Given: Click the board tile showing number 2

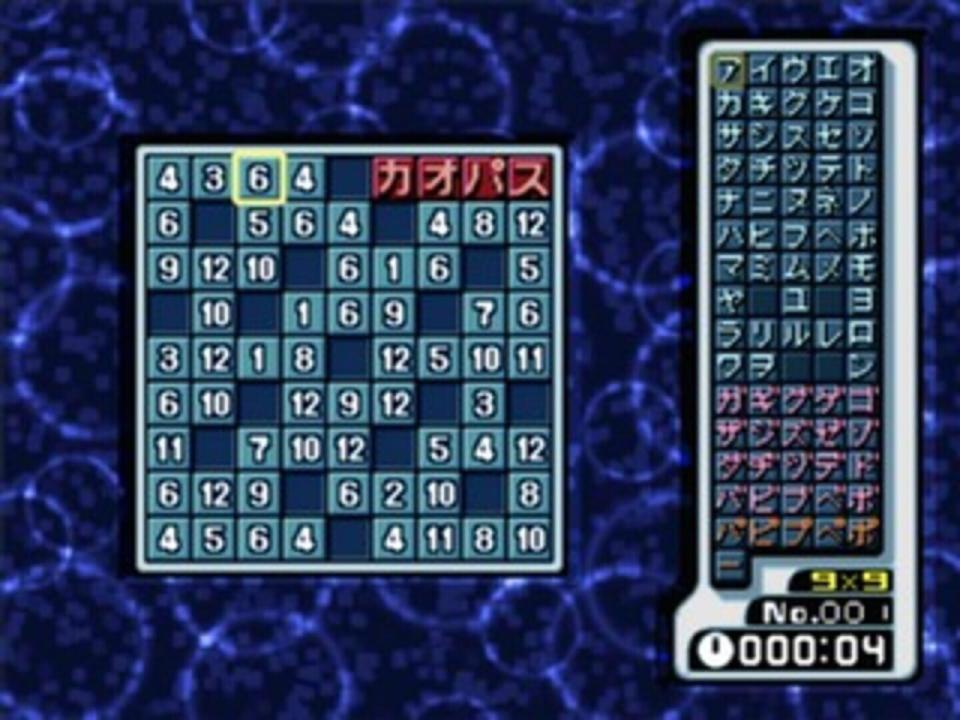Looking at the screenshot, I should click(x=395, y=492).
